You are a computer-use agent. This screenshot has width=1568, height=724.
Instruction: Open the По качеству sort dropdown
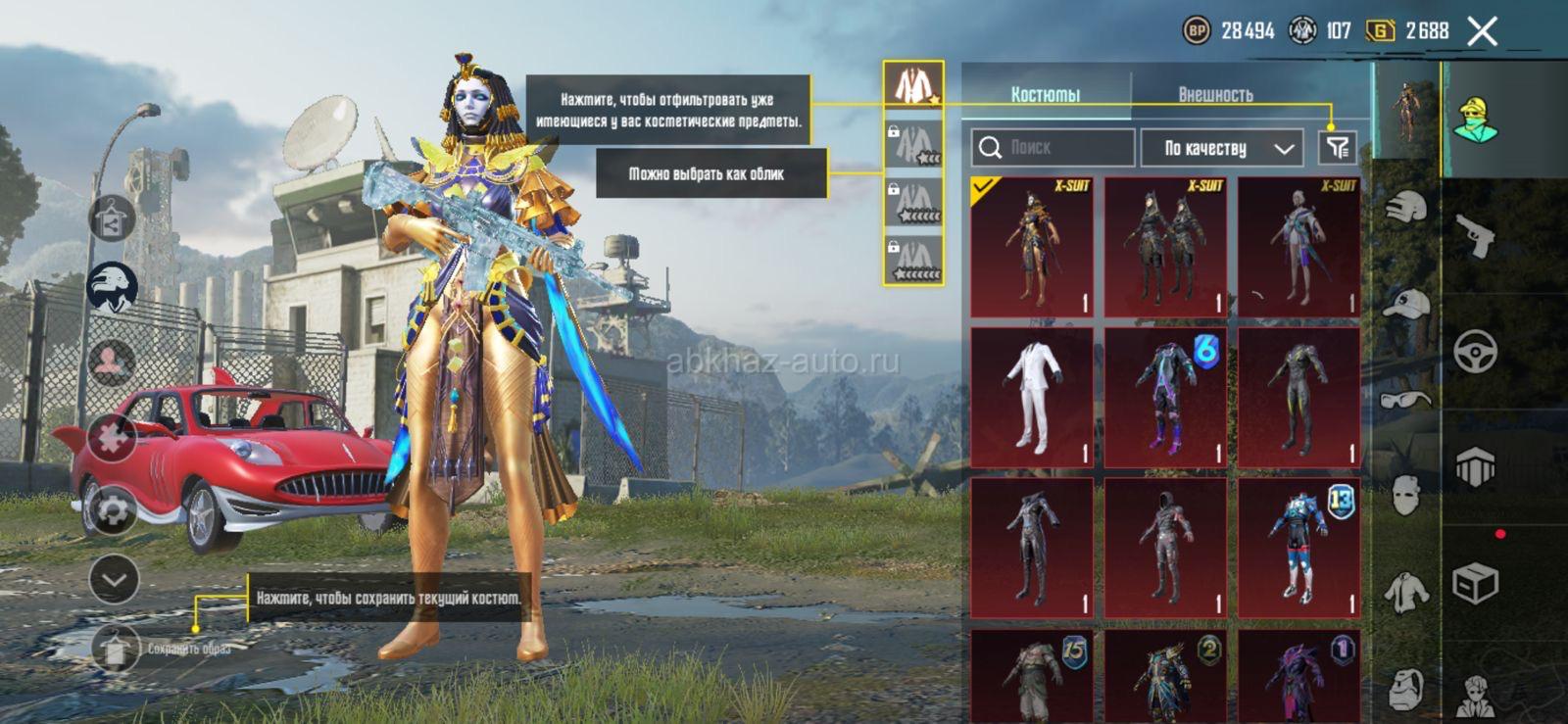tap(1222, 148)
